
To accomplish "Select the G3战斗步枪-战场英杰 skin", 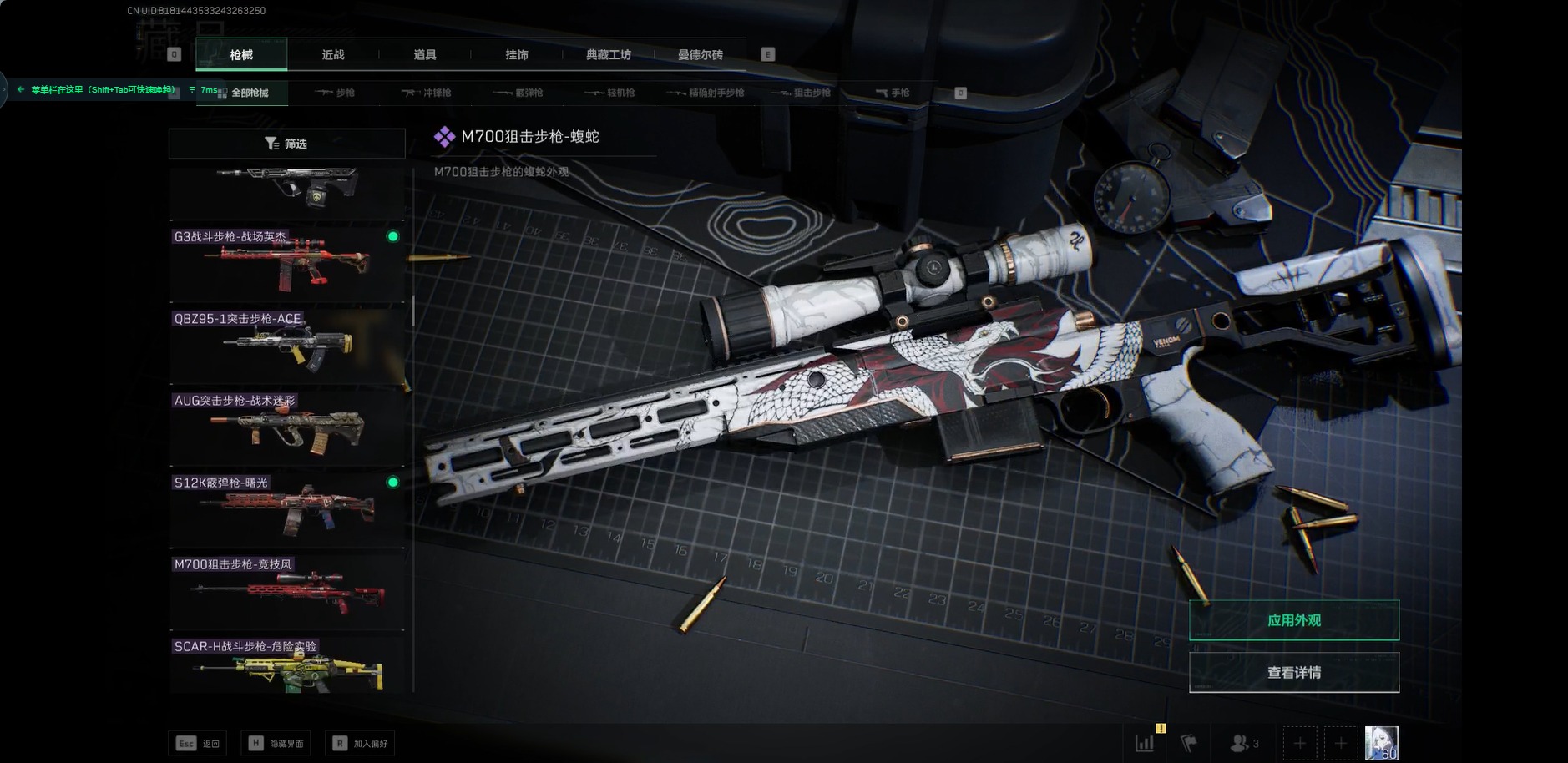I will point(286,263).
